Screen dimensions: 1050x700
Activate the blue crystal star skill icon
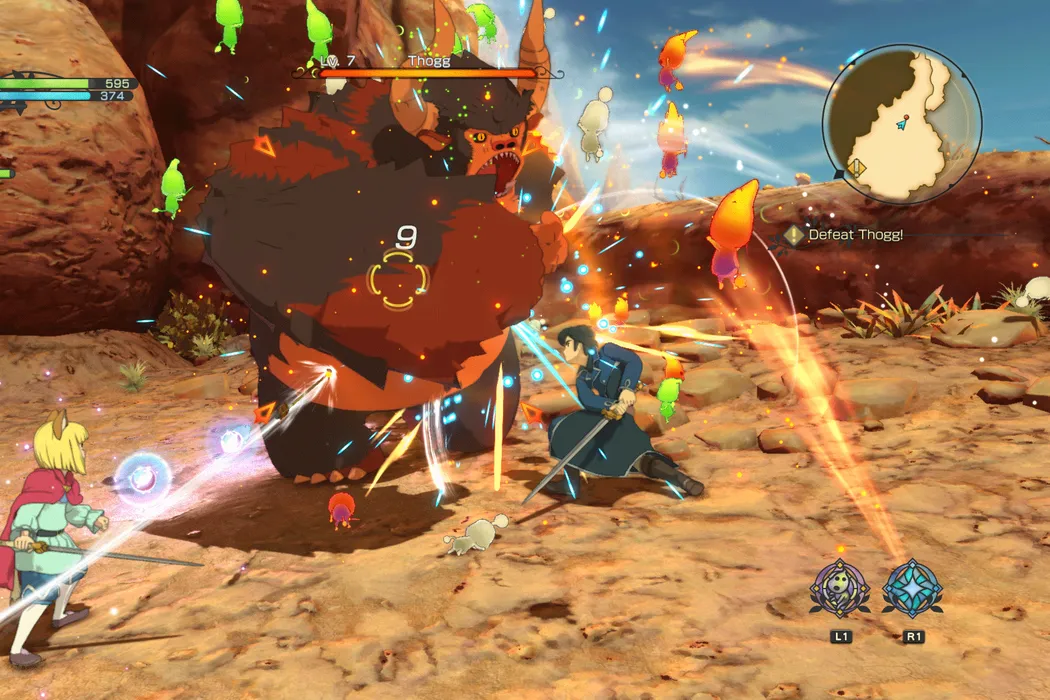point(911,588)
